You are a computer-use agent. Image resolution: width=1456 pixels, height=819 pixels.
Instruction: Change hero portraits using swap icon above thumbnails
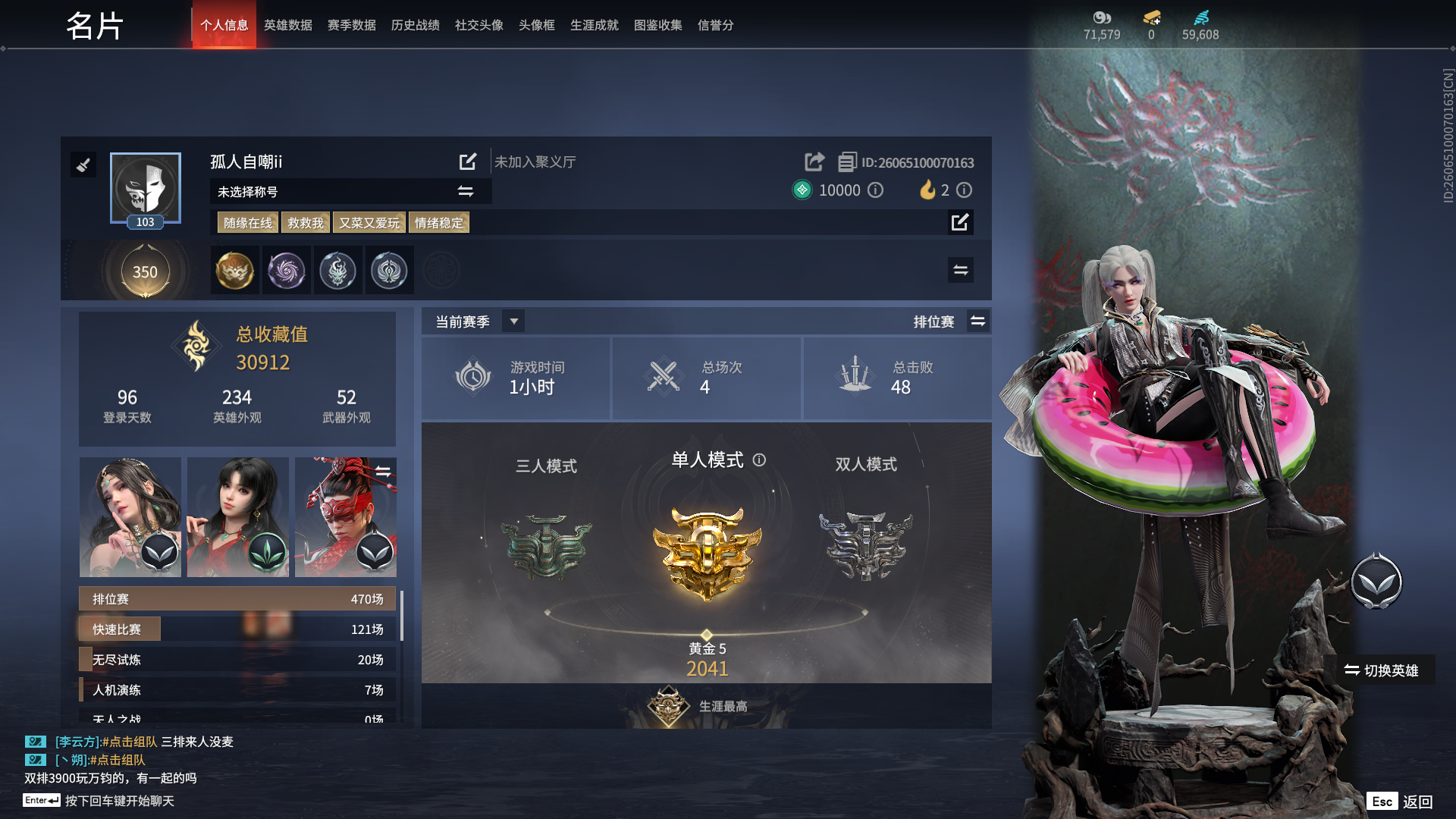point(384,470)
